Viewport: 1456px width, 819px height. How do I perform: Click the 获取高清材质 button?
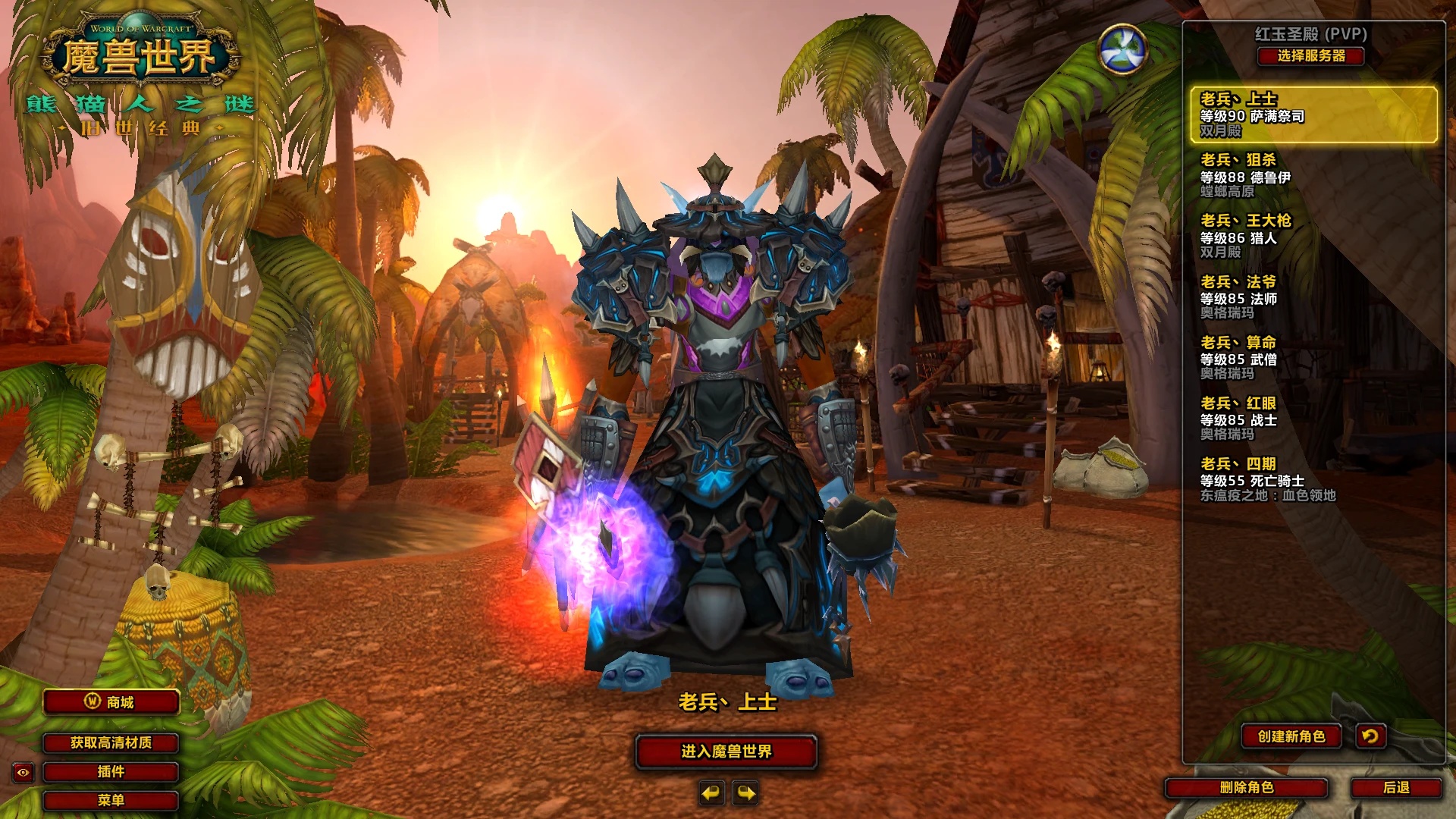pos(111,743)
